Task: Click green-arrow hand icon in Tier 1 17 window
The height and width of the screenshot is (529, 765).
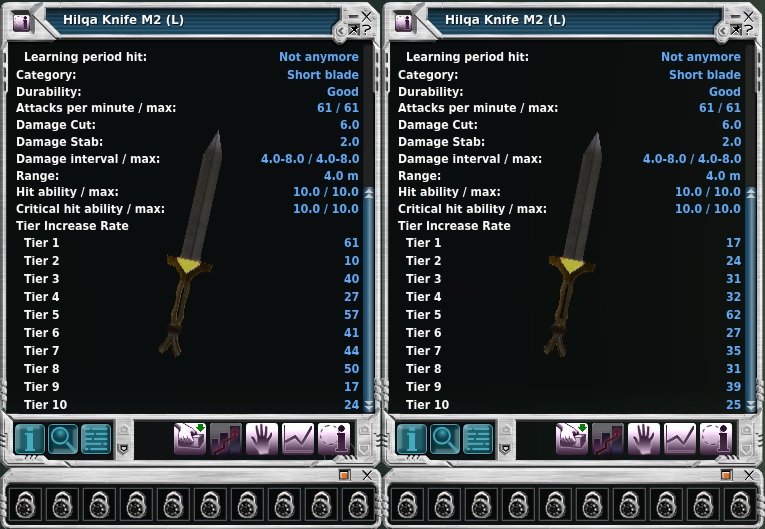Action: [x=572, y=438]
